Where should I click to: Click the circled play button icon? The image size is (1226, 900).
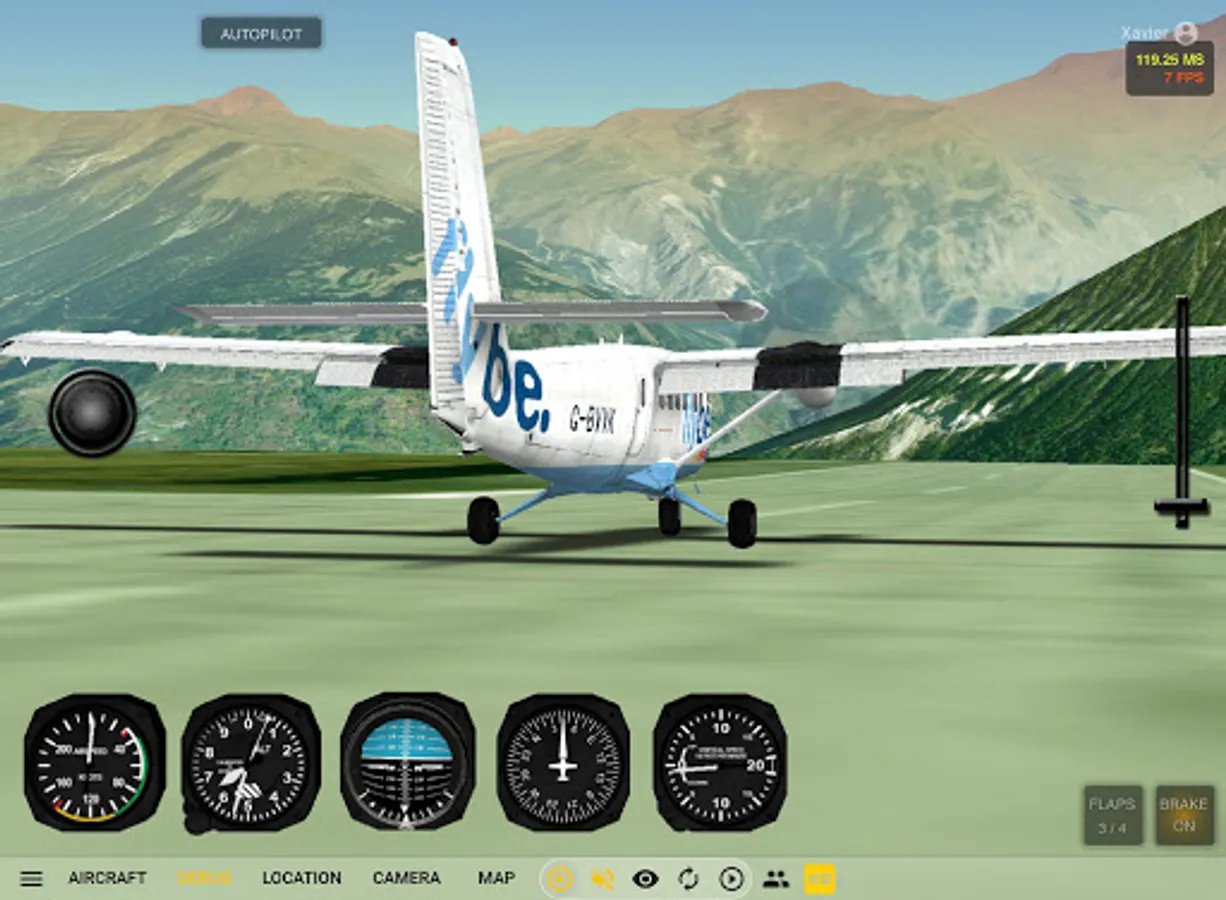click(x=732, y=879)
